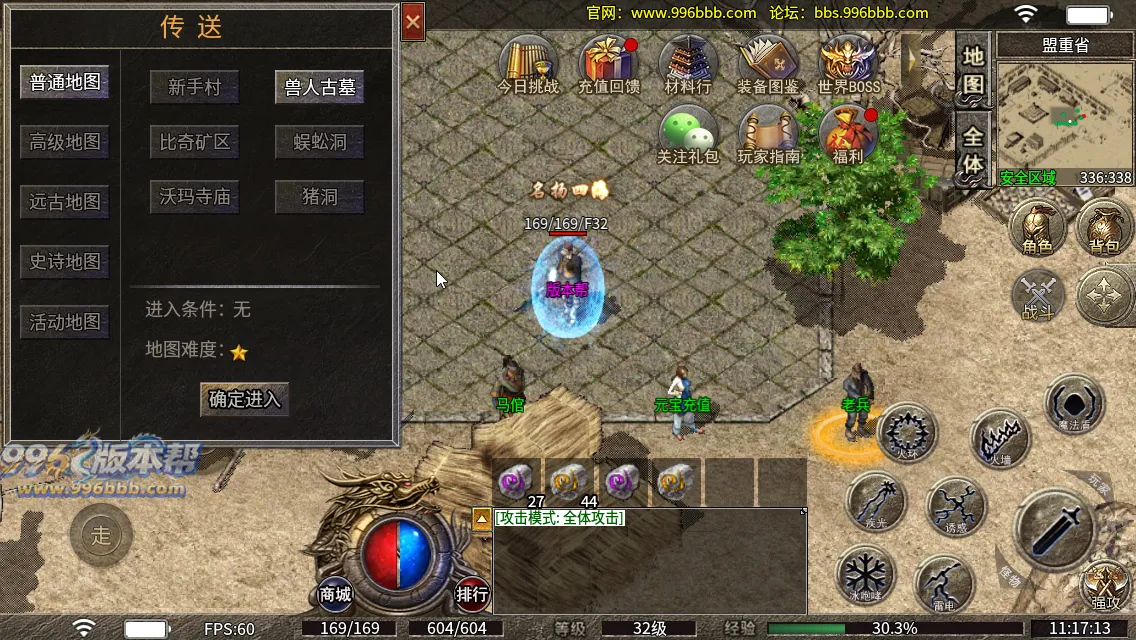Switch to the 高级地图 tab
Image resolution: width=1136 pixels, height=640 pixels.
point(65,142)
